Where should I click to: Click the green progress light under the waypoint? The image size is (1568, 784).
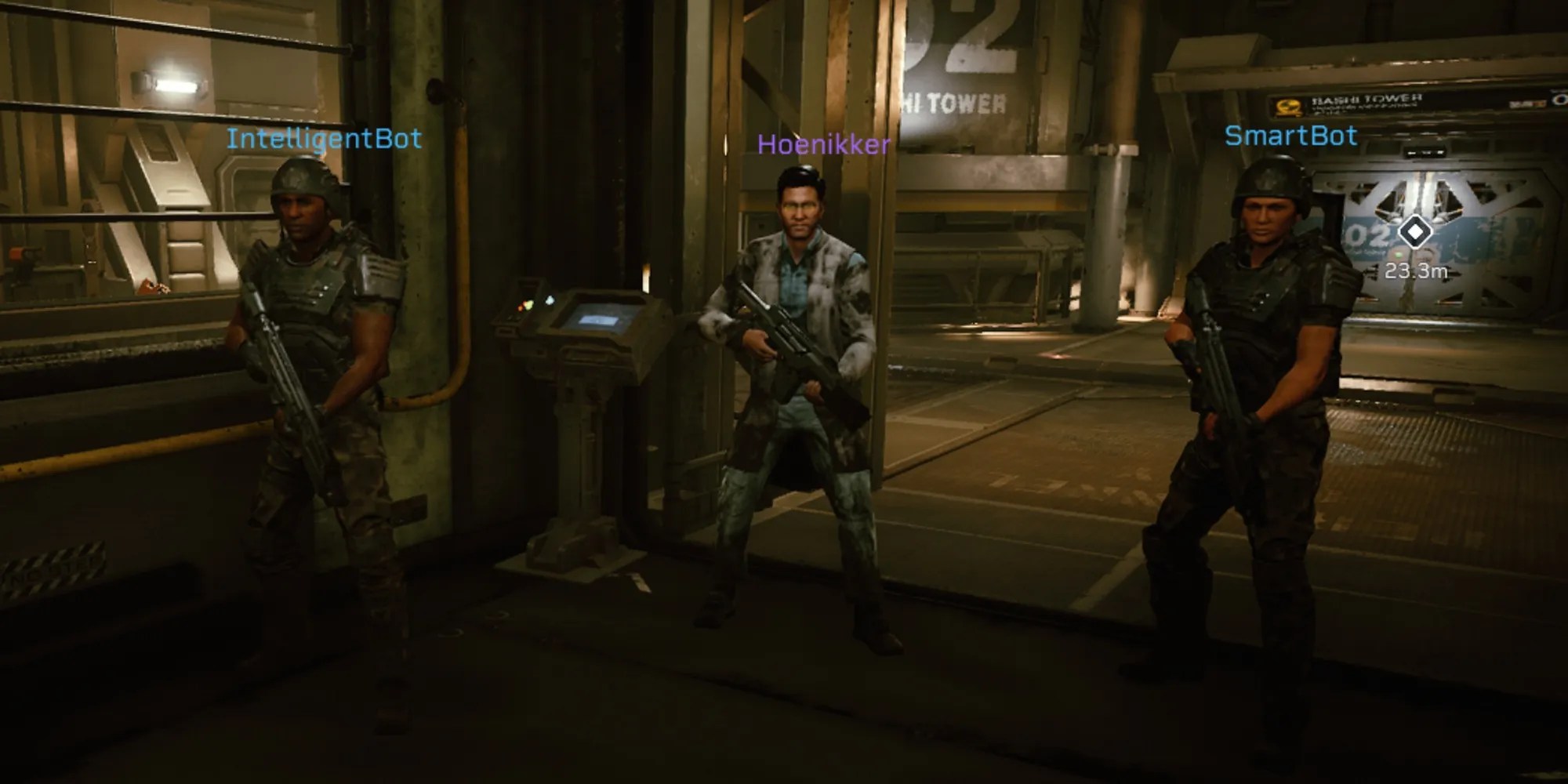(x=1398, y=255)
